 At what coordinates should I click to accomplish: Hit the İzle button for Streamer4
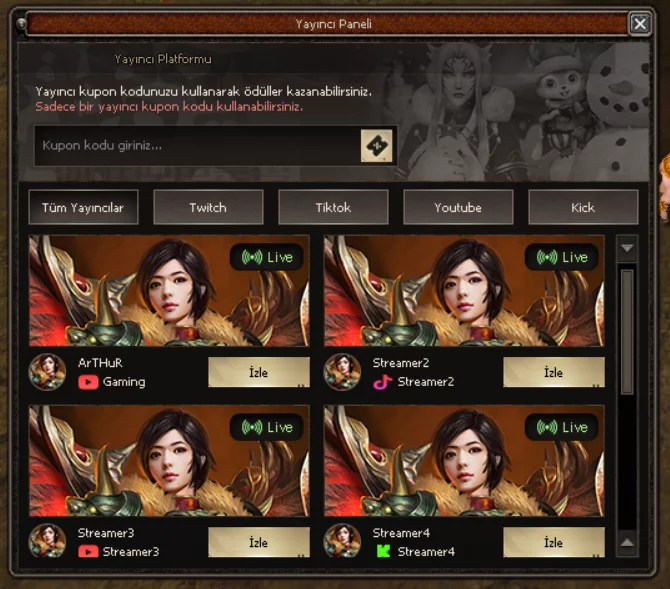[553, 542]
